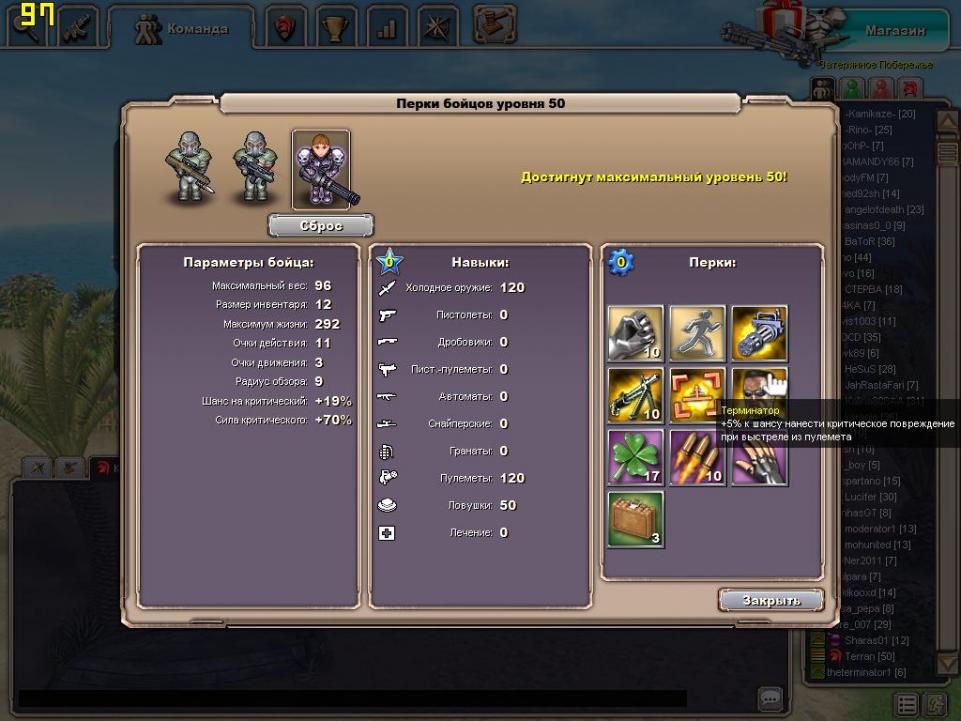Select the running man perk
The image size is (961, 721).
coord(698,333)
